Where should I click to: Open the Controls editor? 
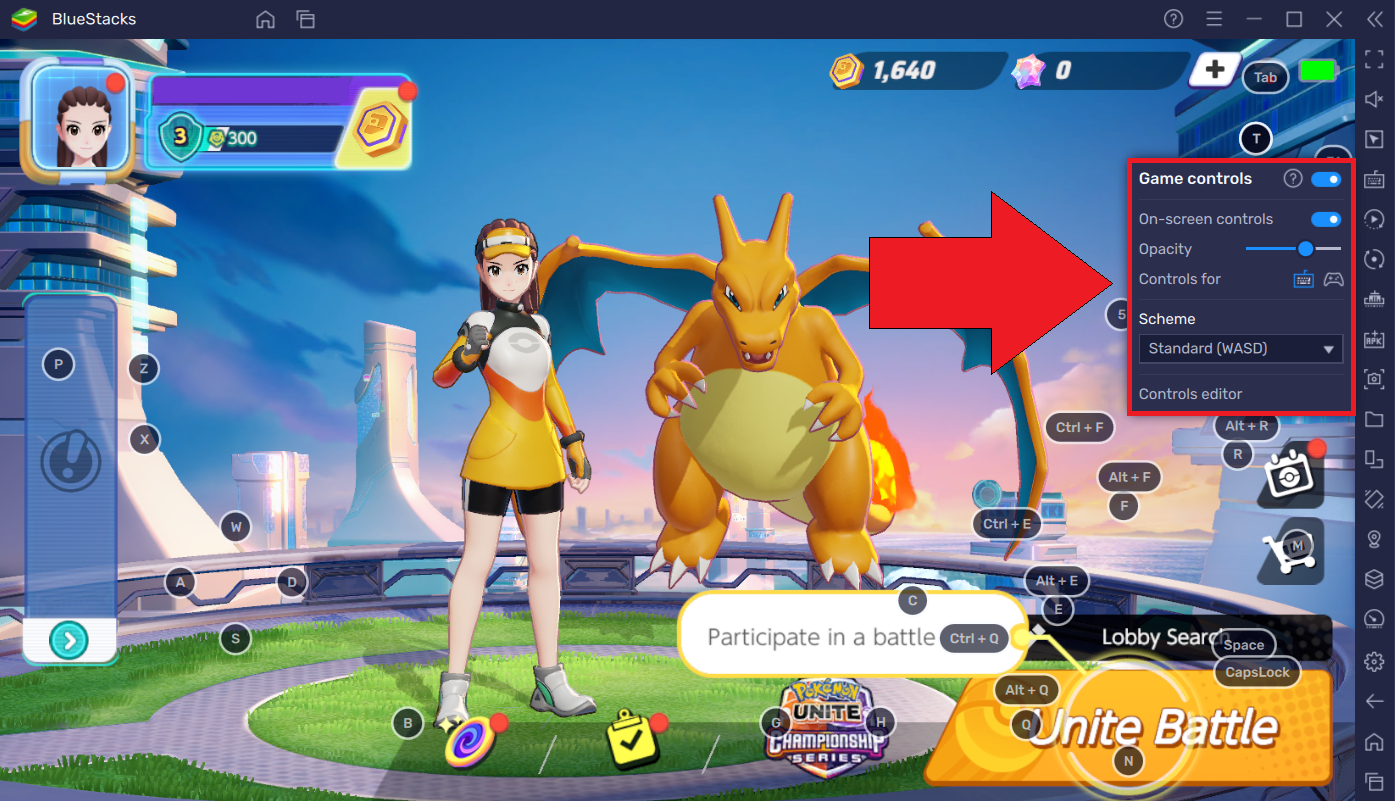[x=1190, y=394]
